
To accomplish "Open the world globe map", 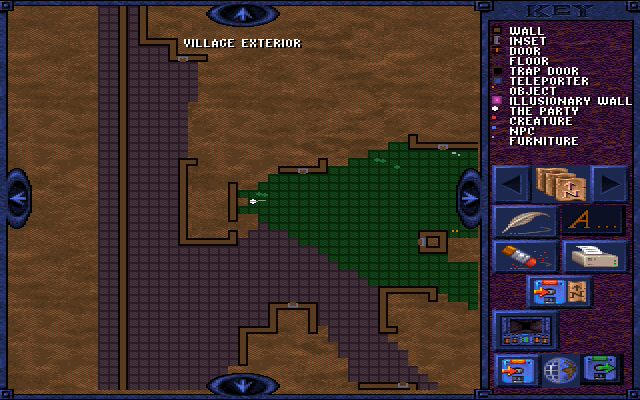I will tap(559, 370).
